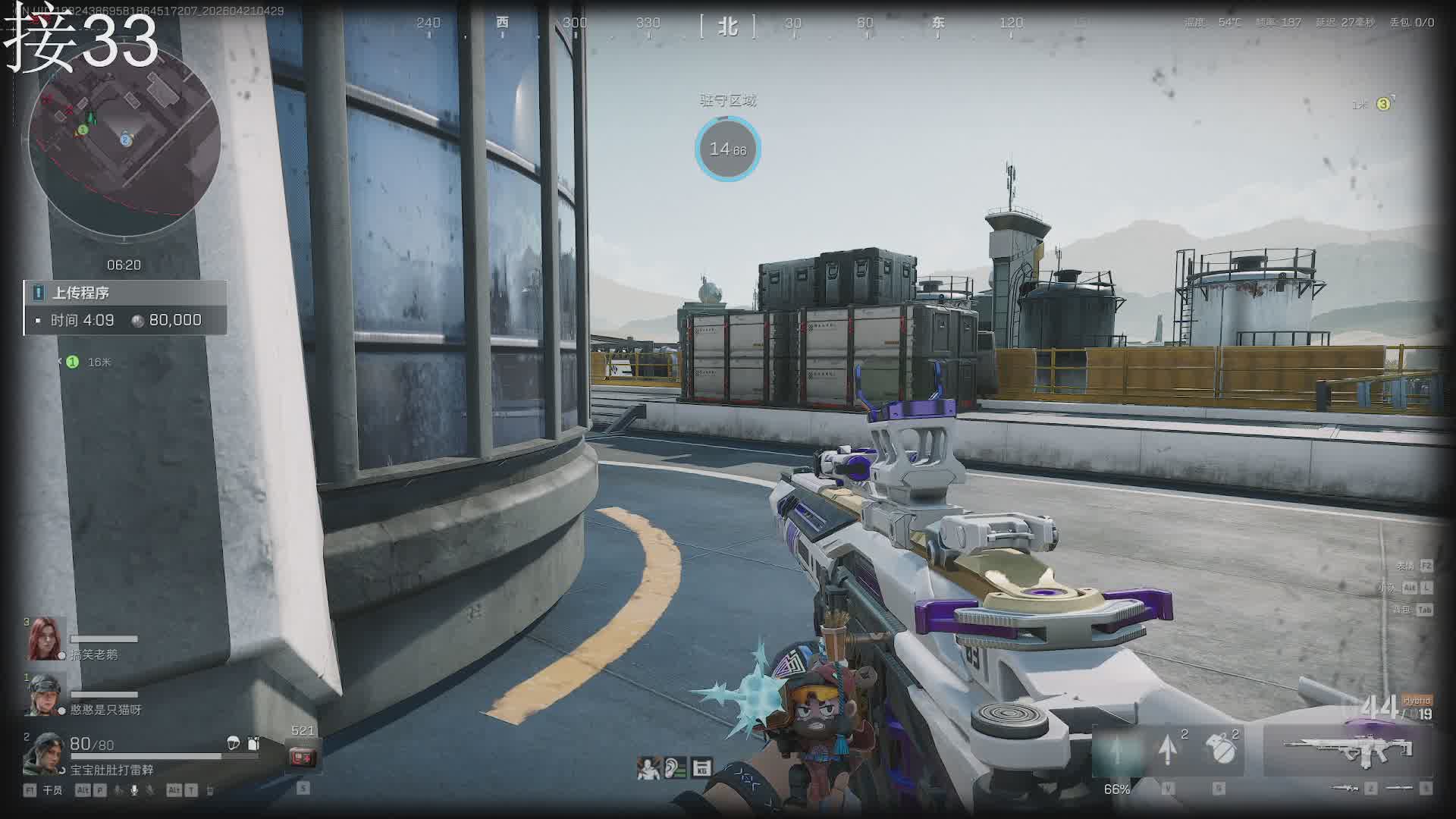Click the green teammate 1 distance marker
This screenshot has width=1456, height=819.
click(73, 362)
